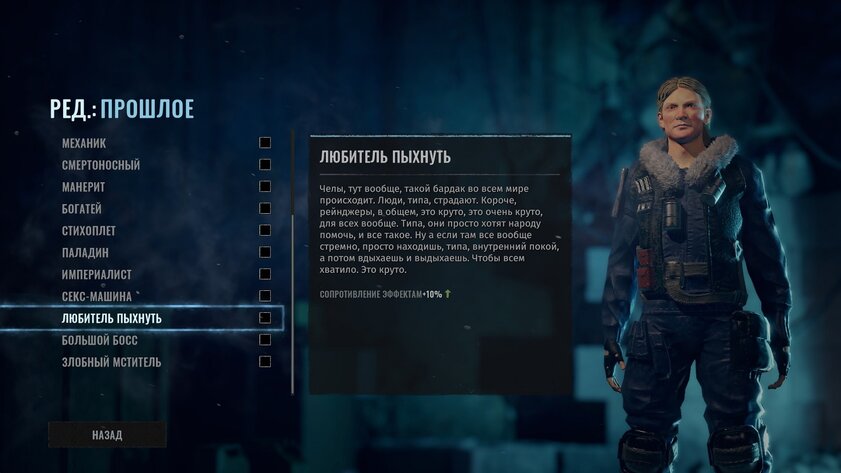Go back with the Назад button
841x473 pixels.
pos(107,435)
